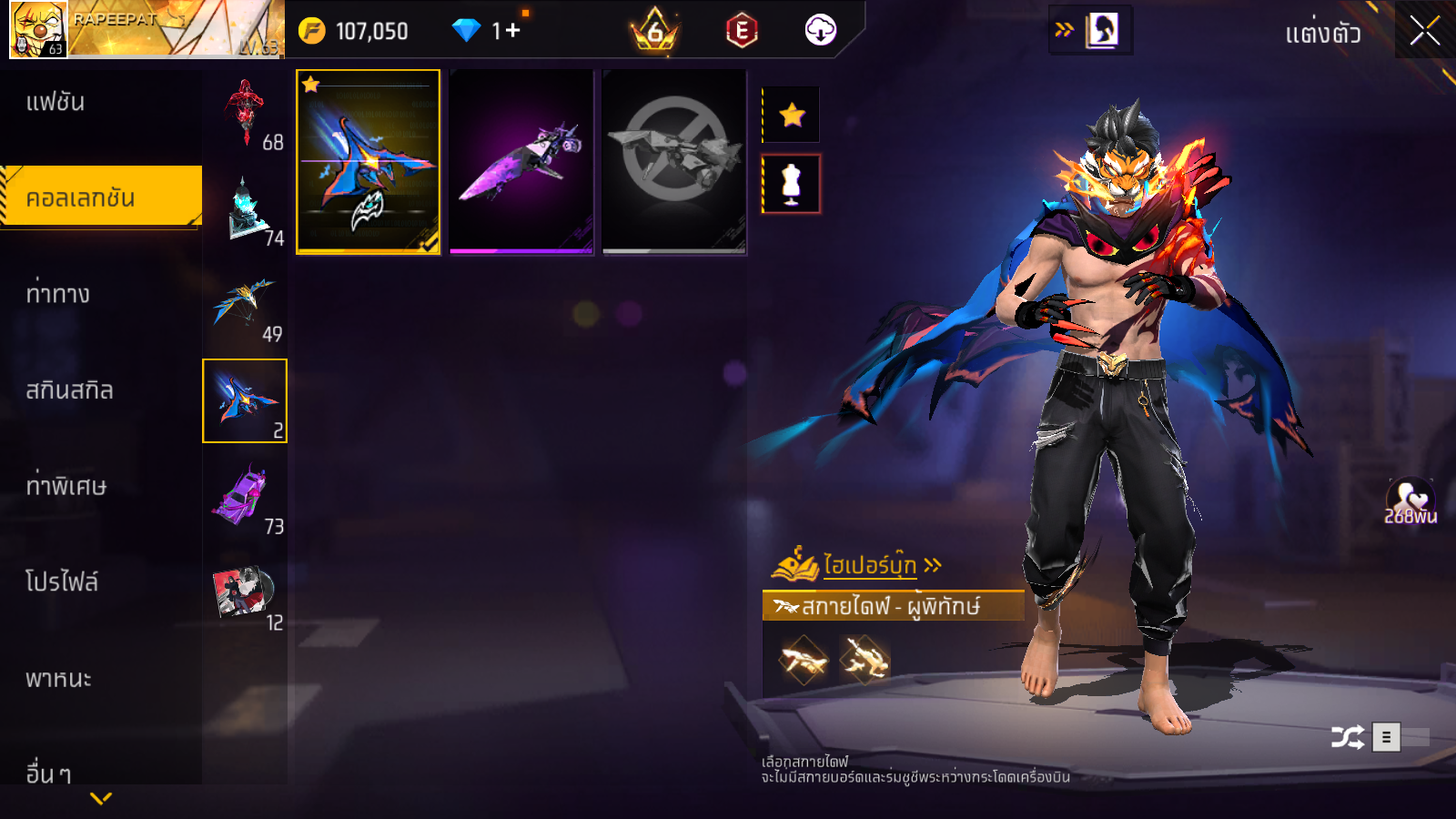Select the ท่าพิเศษ category

click(x=66, y=486)
